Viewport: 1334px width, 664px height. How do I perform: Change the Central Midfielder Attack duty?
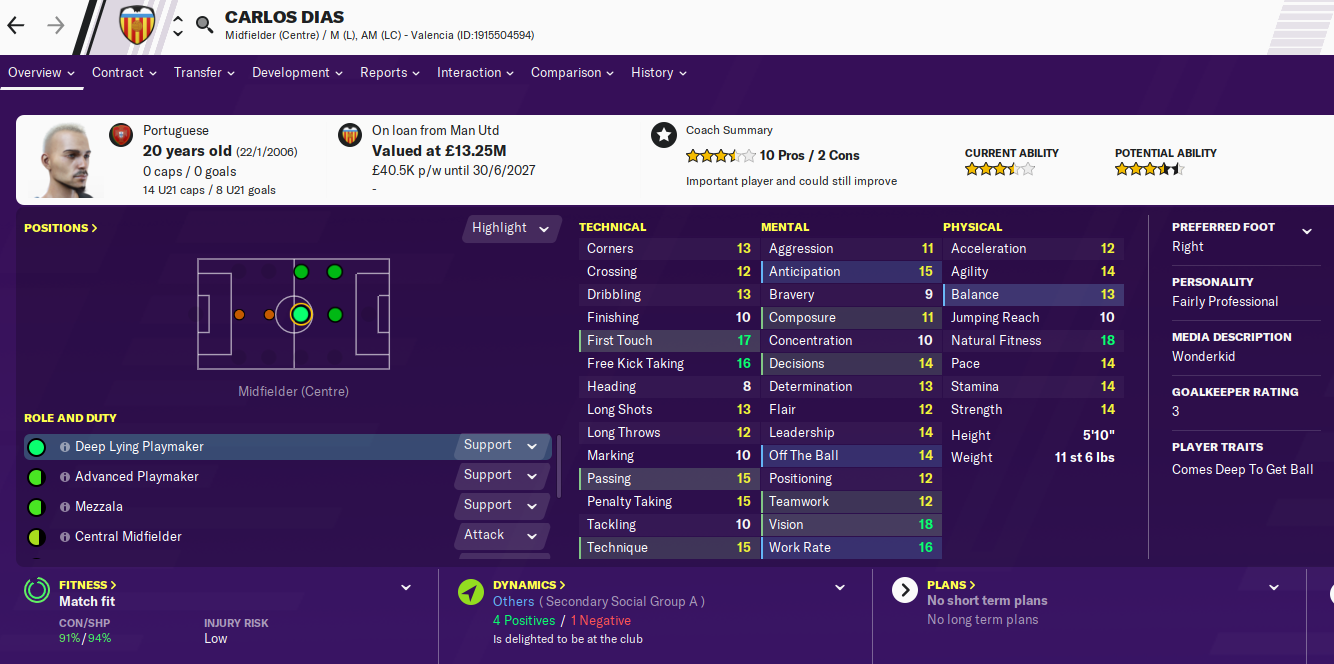[x=501, y=536]
